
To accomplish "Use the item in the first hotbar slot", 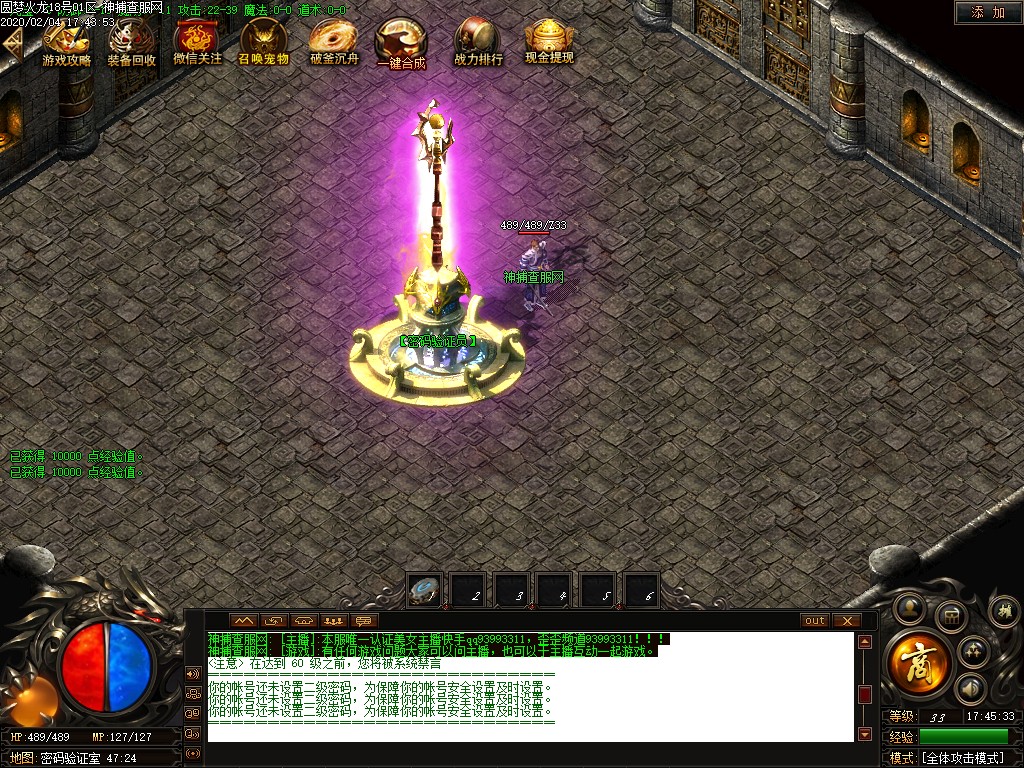I will 424,590.
